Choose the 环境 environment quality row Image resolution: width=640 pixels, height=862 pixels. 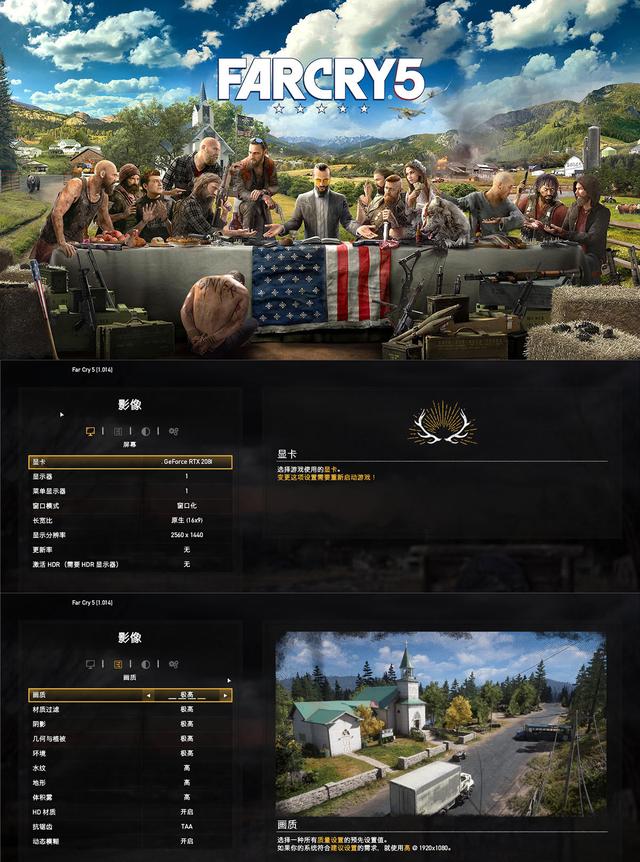point(131,753)
